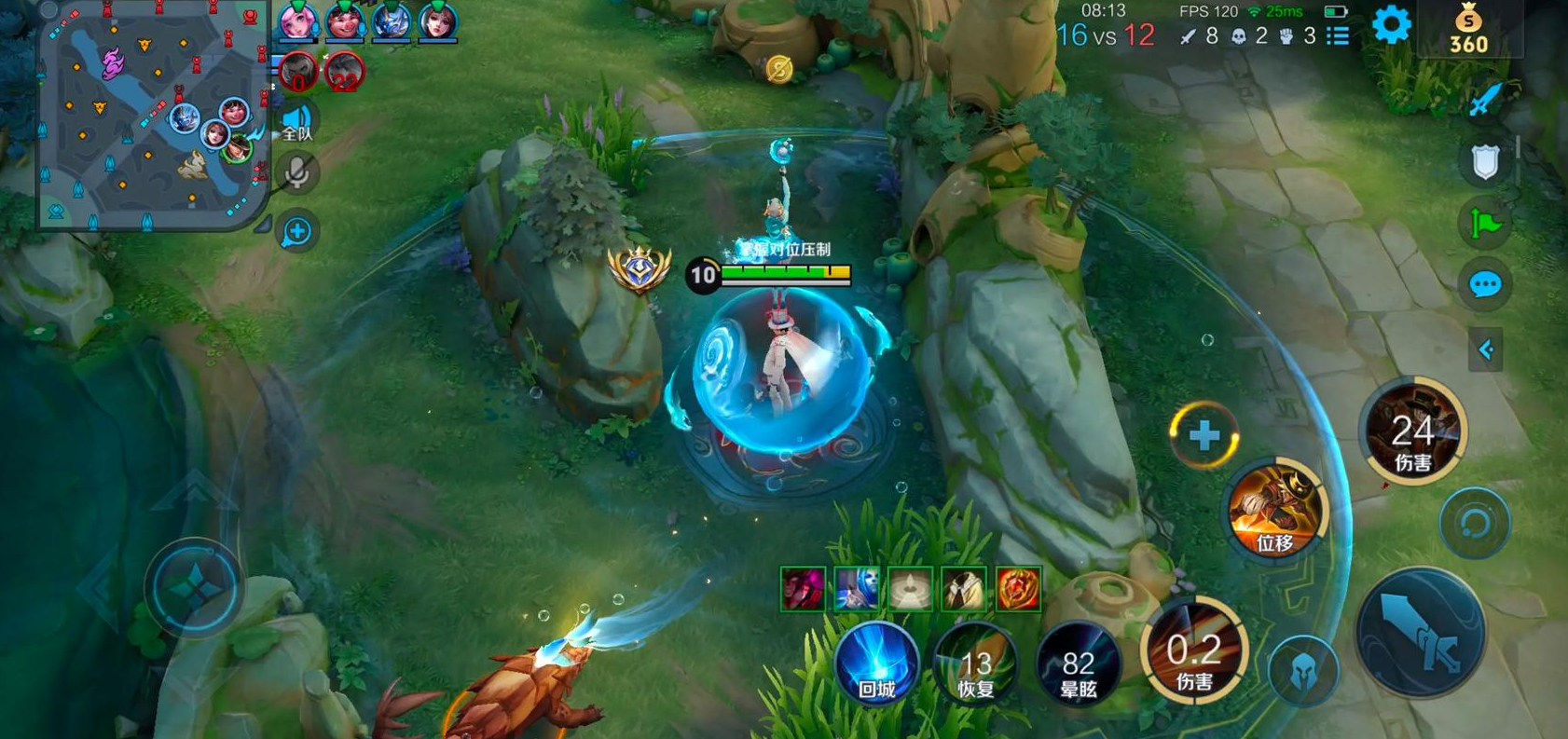Open the quick chat speech bubble
The image size is (1568, 739).
click(1484, 284)
